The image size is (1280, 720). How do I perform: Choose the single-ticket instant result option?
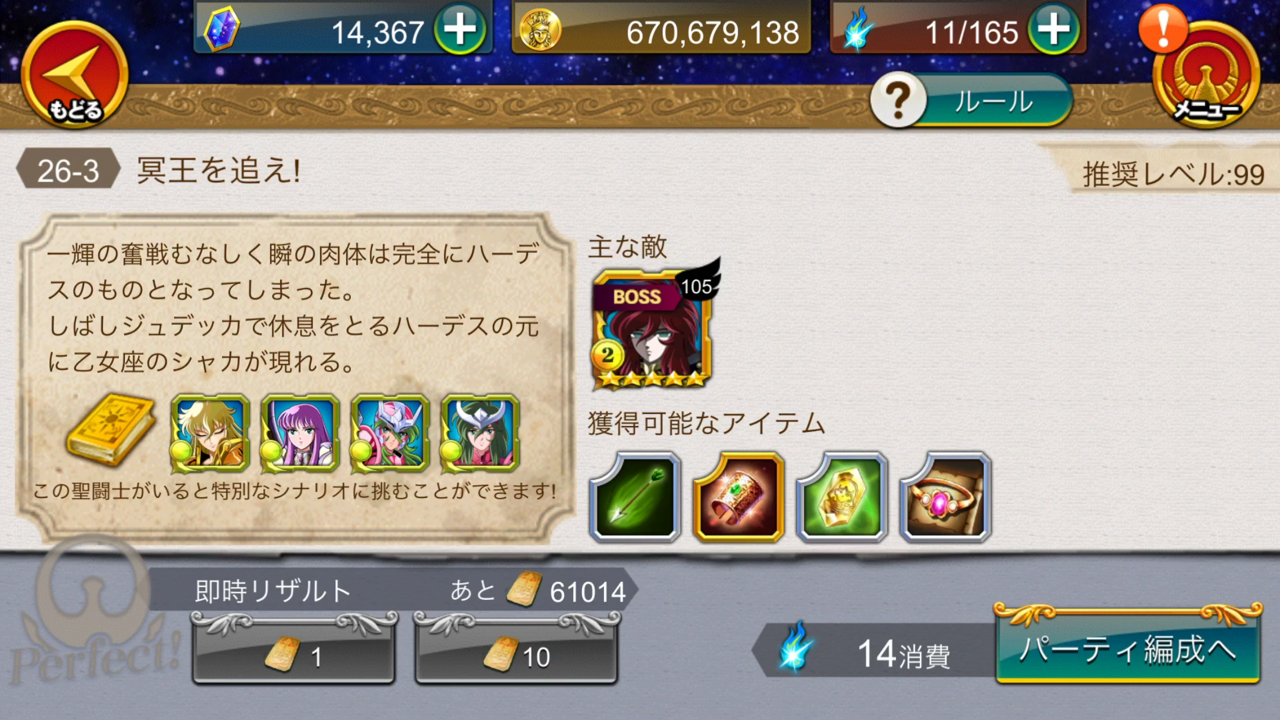(x=293, y=657)
